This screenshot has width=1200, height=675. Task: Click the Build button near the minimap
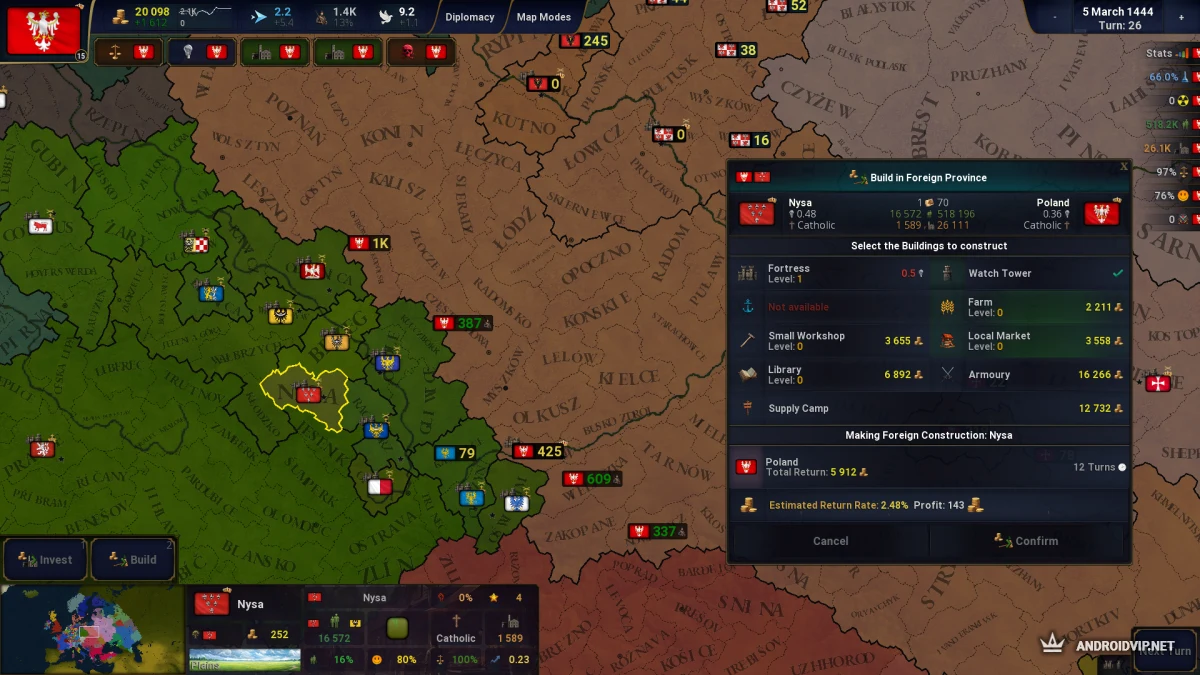pos(133,560)
